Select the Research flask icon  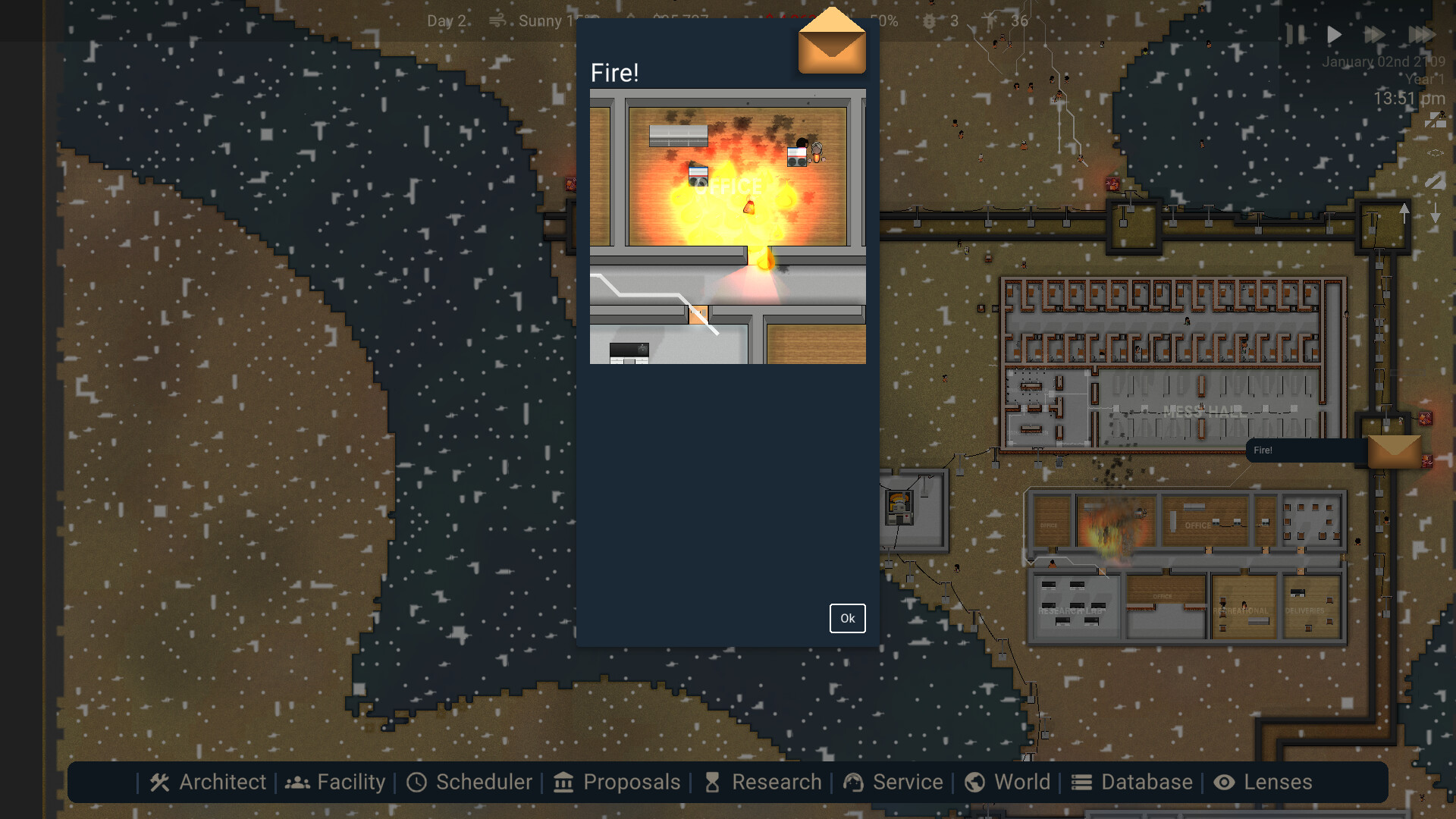tap(711, 782)
